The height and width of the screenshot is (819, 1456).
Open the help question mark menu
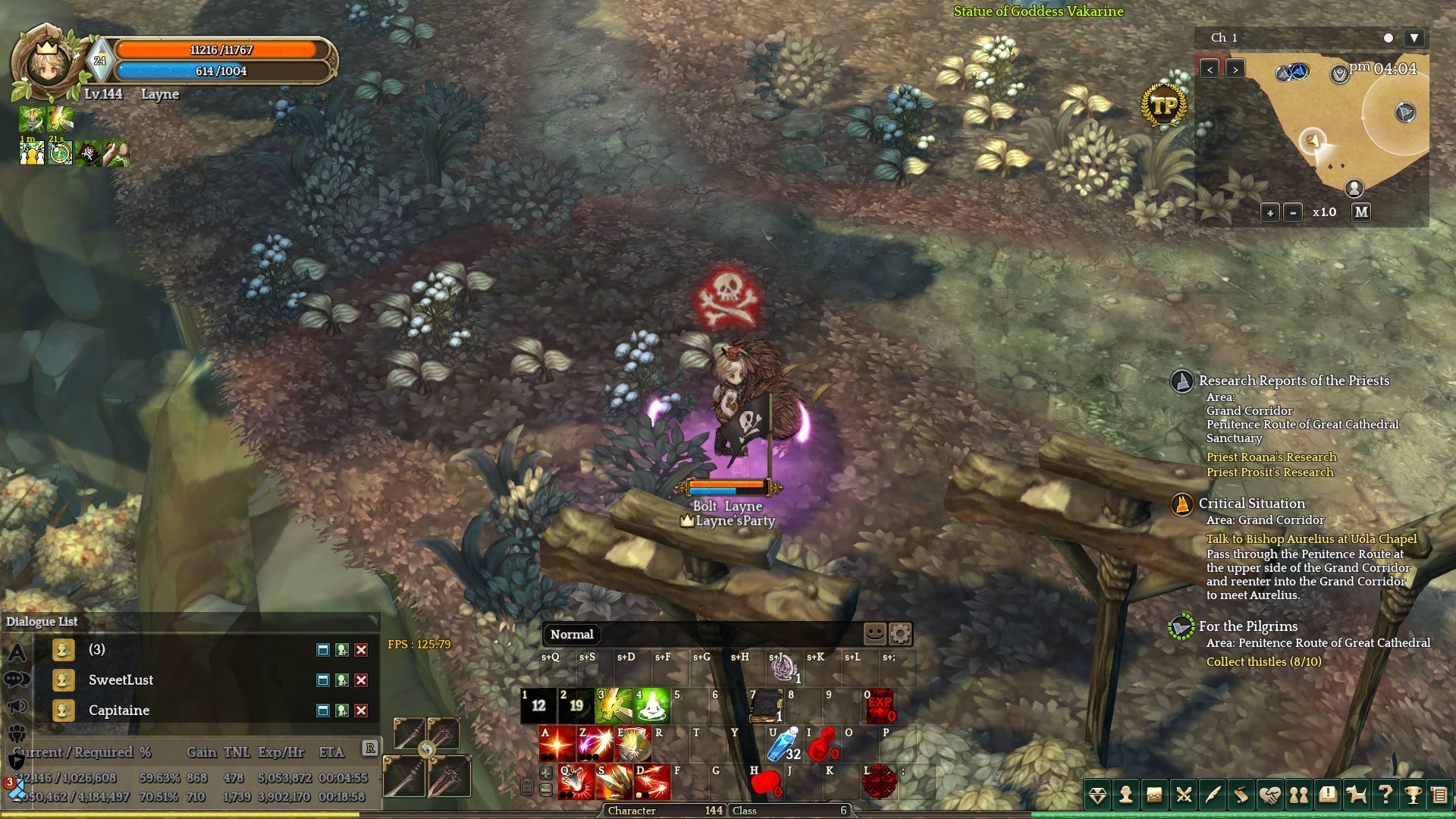tap(1385, 795)
